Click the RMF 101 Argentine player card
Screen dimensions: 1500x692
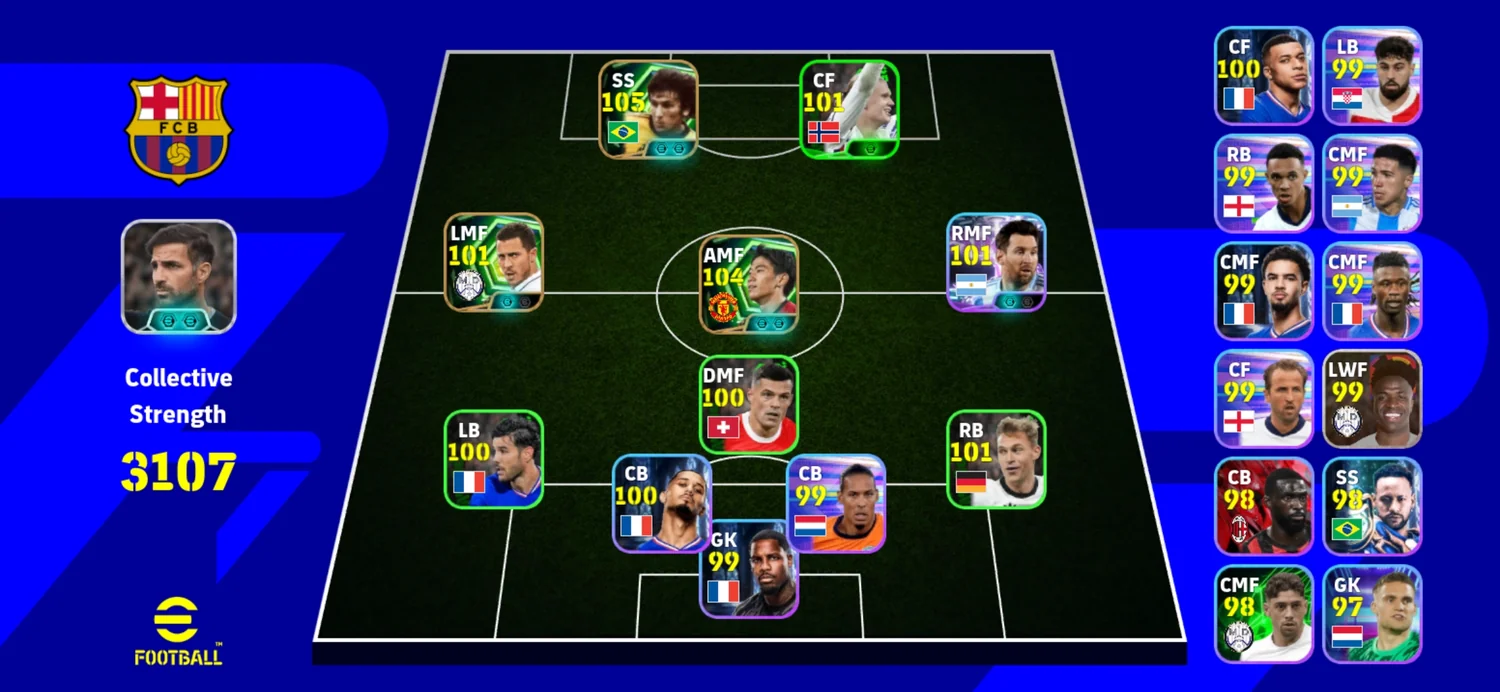click(996, 262)
